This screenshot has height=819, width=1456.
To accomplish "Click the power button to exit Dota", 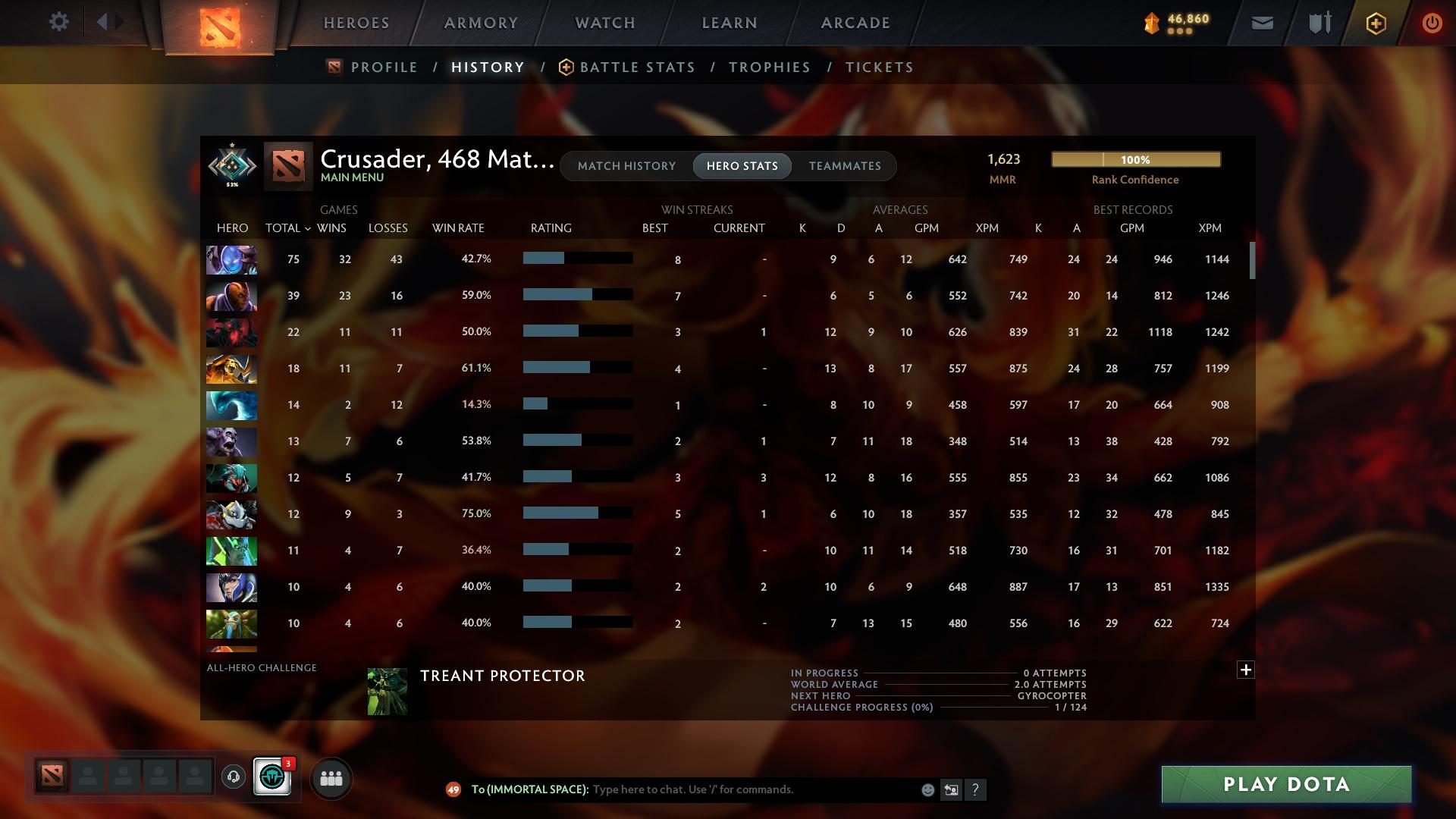I will (1432, 22).
